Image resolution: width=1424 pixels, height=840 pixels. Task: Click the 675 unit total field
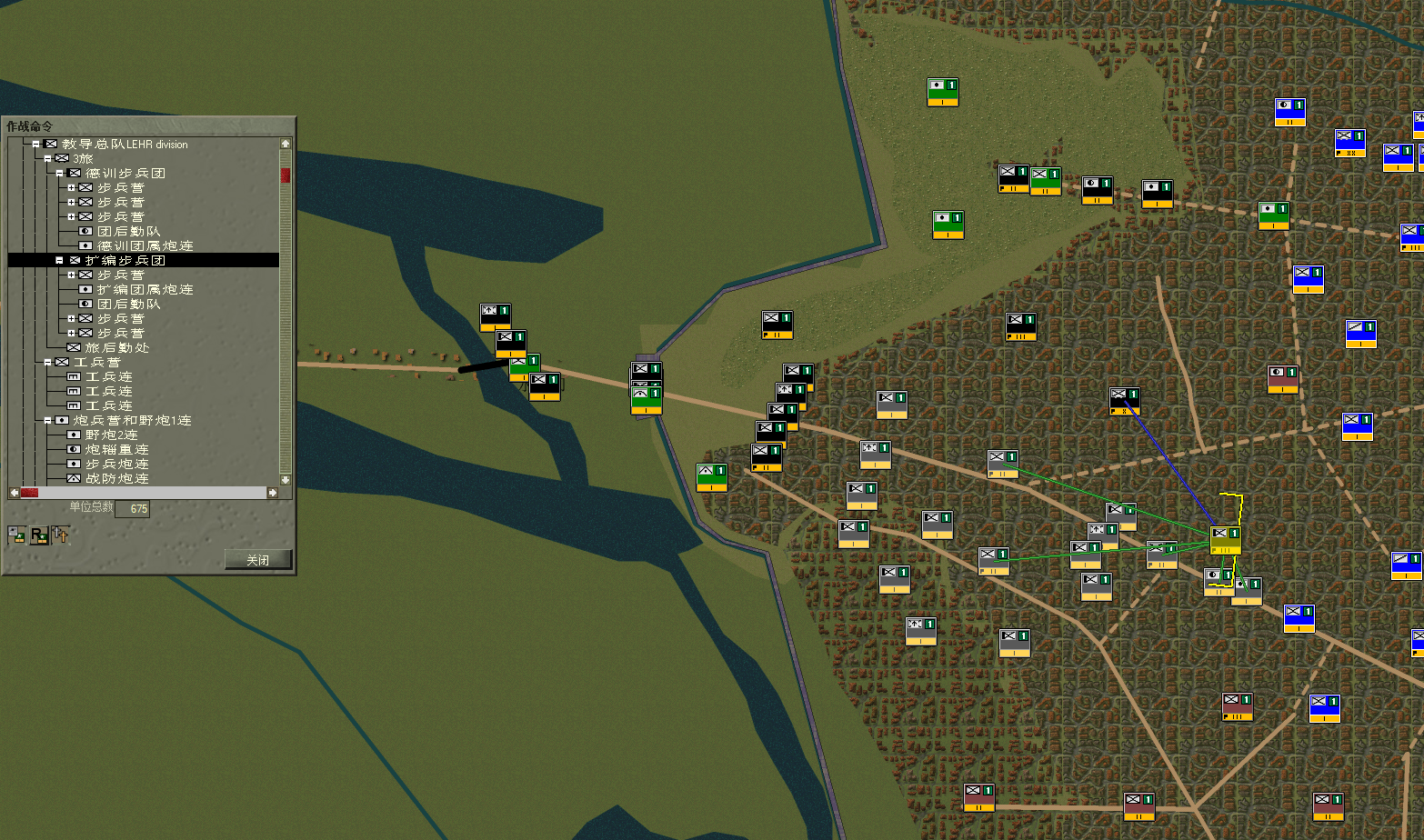[134, 509]
